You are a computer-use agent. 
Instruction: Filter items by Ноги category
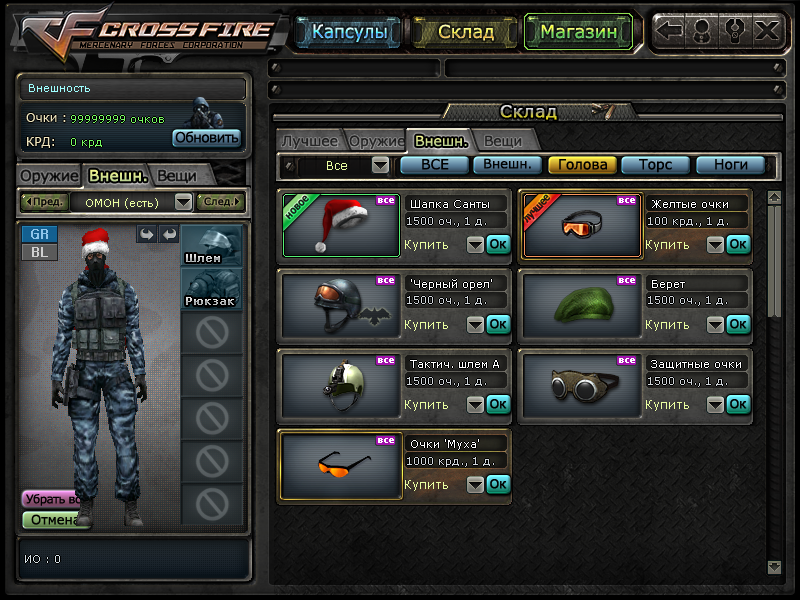pos(730,165)
